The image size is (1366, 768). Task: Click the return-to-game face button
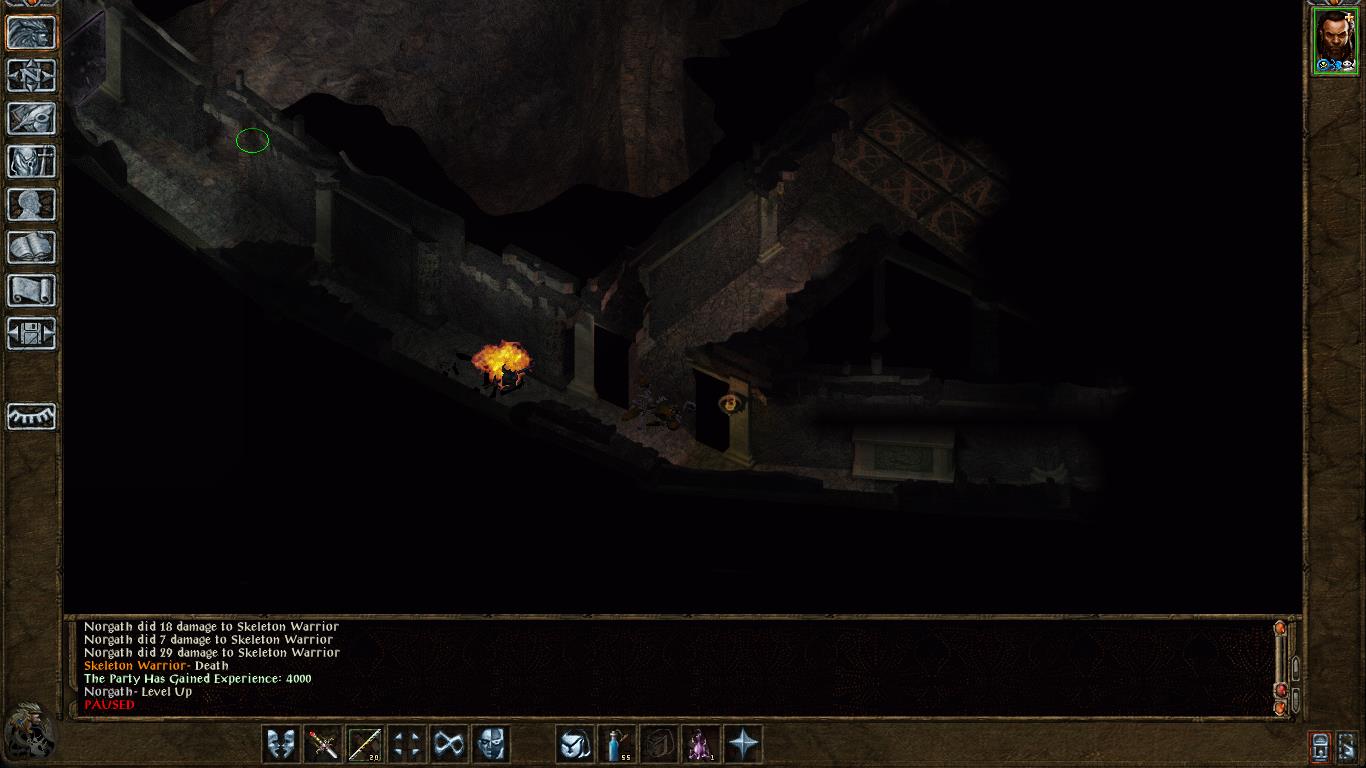pos(32,33)
